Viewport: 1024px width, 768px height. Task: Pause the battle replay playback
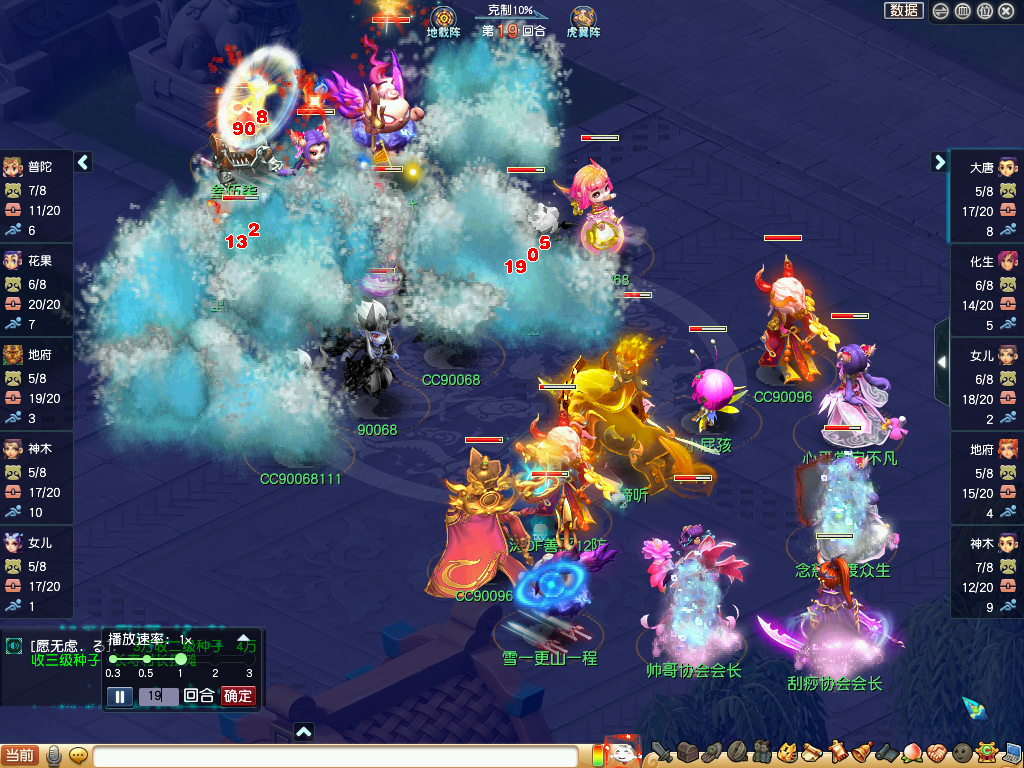pyautogui.click(x=120, y=696)
